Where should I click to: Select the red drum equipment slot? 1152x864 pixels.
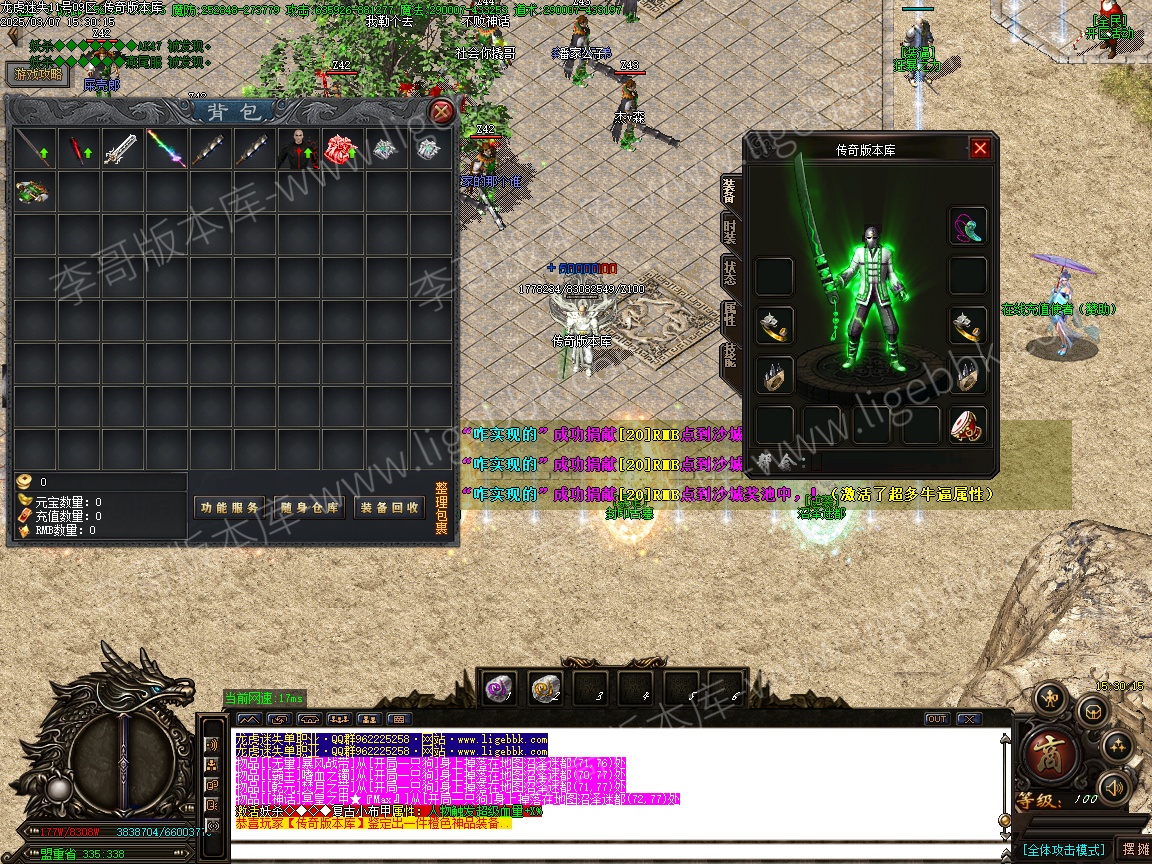(967, 425)
